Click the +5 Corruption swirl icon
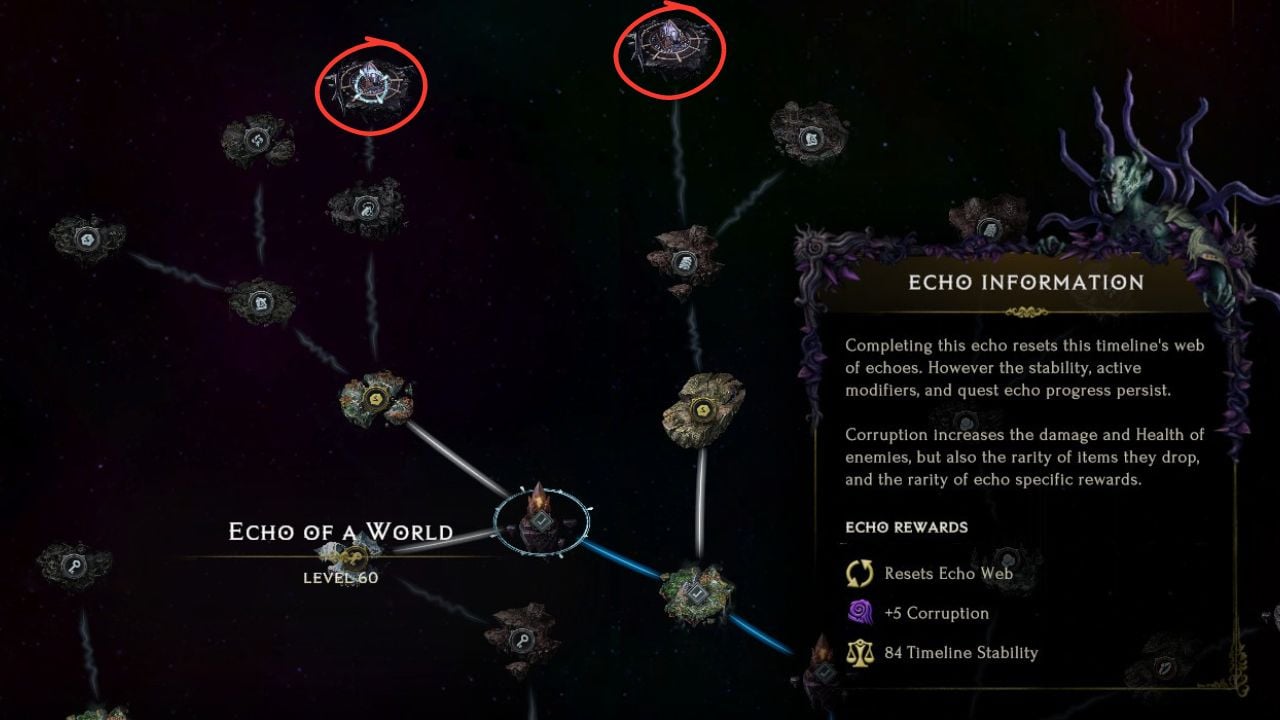1280x720 pixels. pos(860,612)
